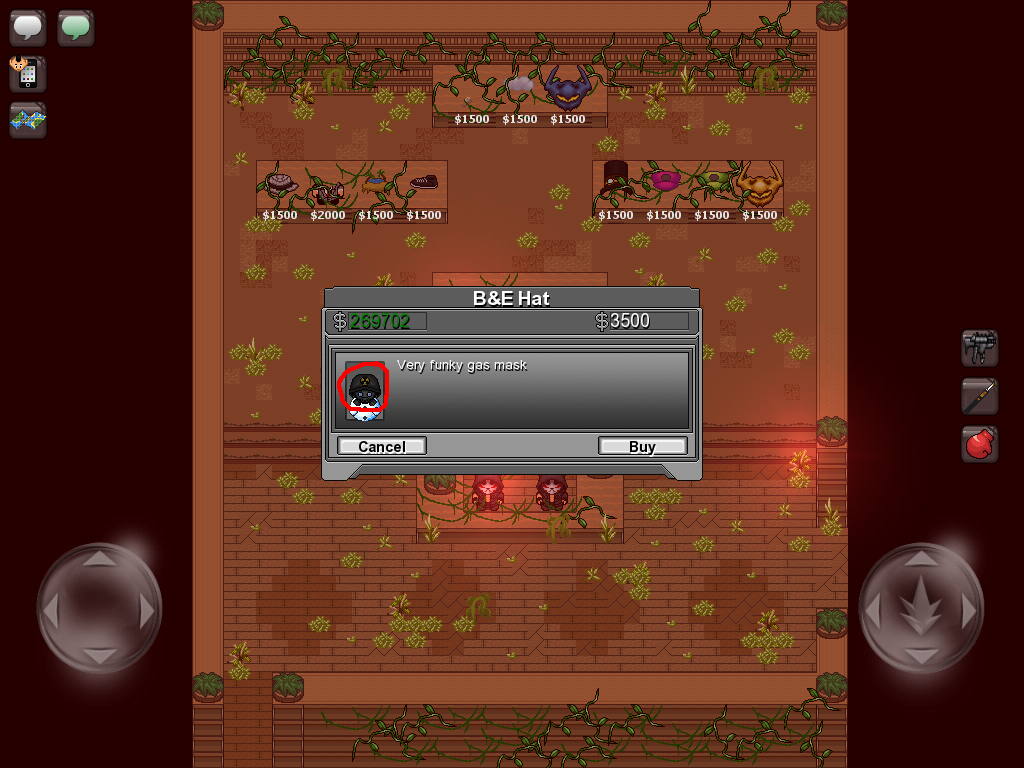Screen dimensions: 1024x768
Task: Buy the B&E Hat gas mask
Action: click(x=642, y=446)
